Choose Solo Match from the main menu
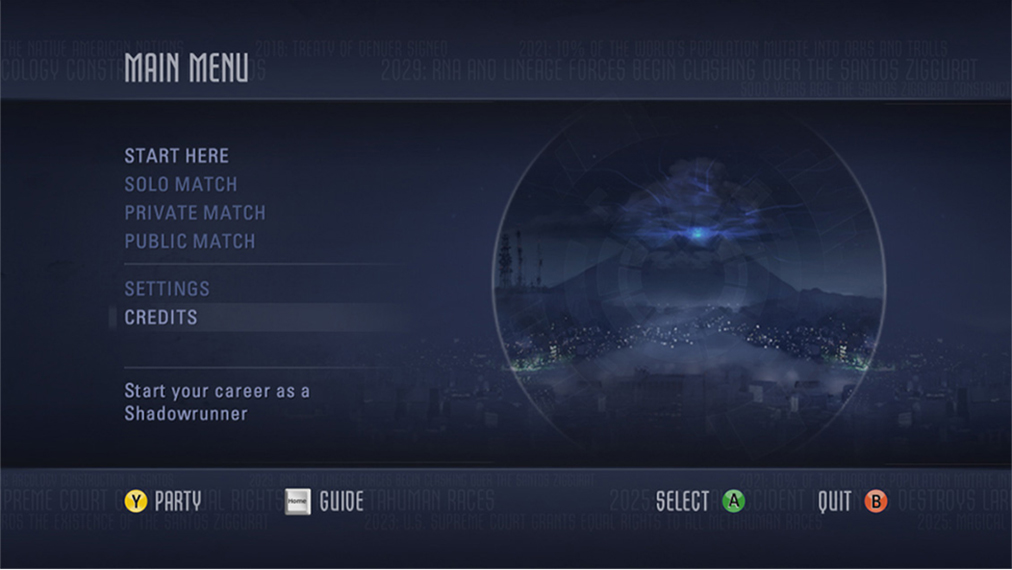Viewport: 1012px width, 570px height. coord(180,185)
